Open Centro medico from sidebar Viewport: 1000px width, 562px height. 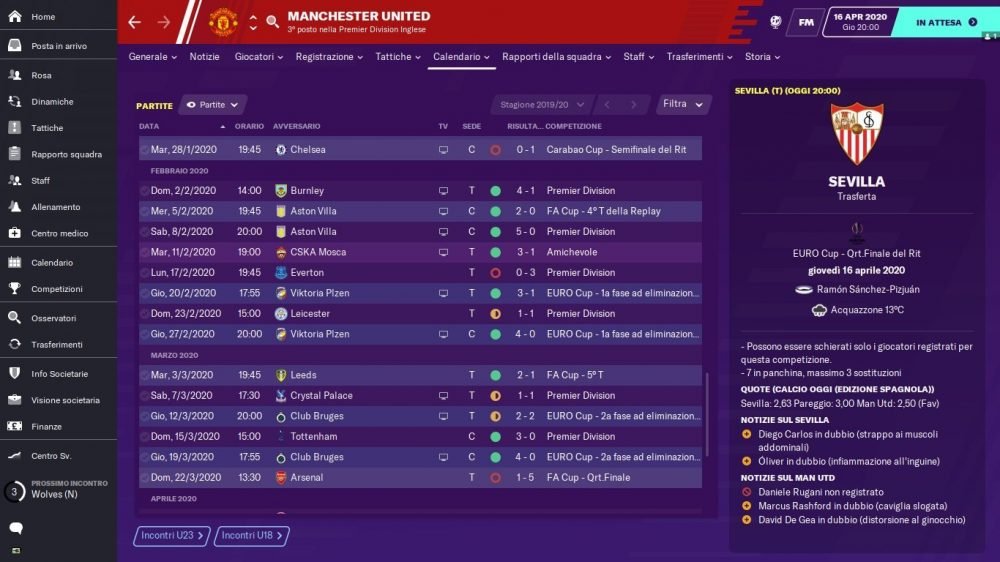point(59,233)
